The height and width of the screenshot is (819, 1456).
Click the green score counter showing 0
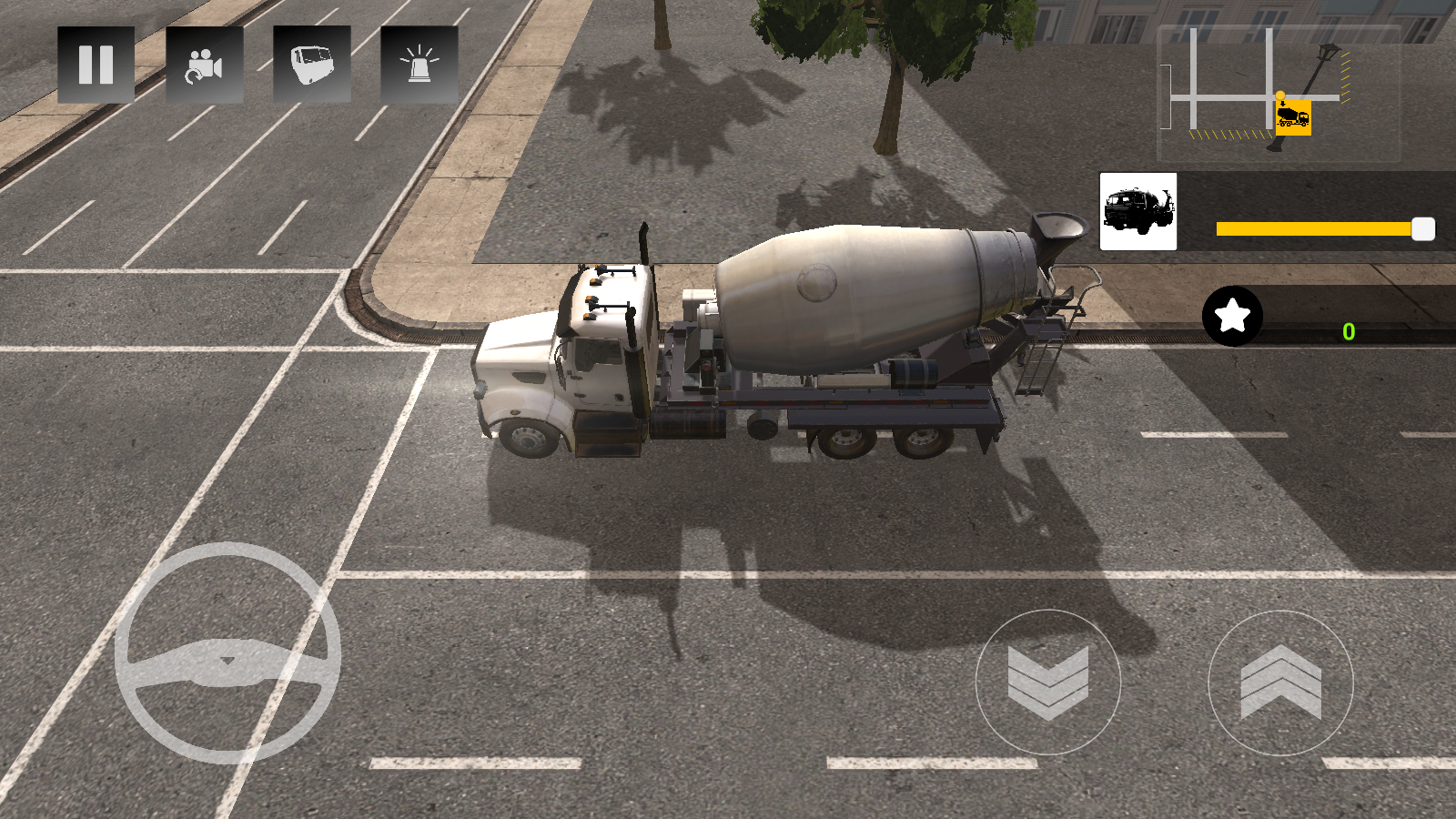click(x=1349, y=332)
